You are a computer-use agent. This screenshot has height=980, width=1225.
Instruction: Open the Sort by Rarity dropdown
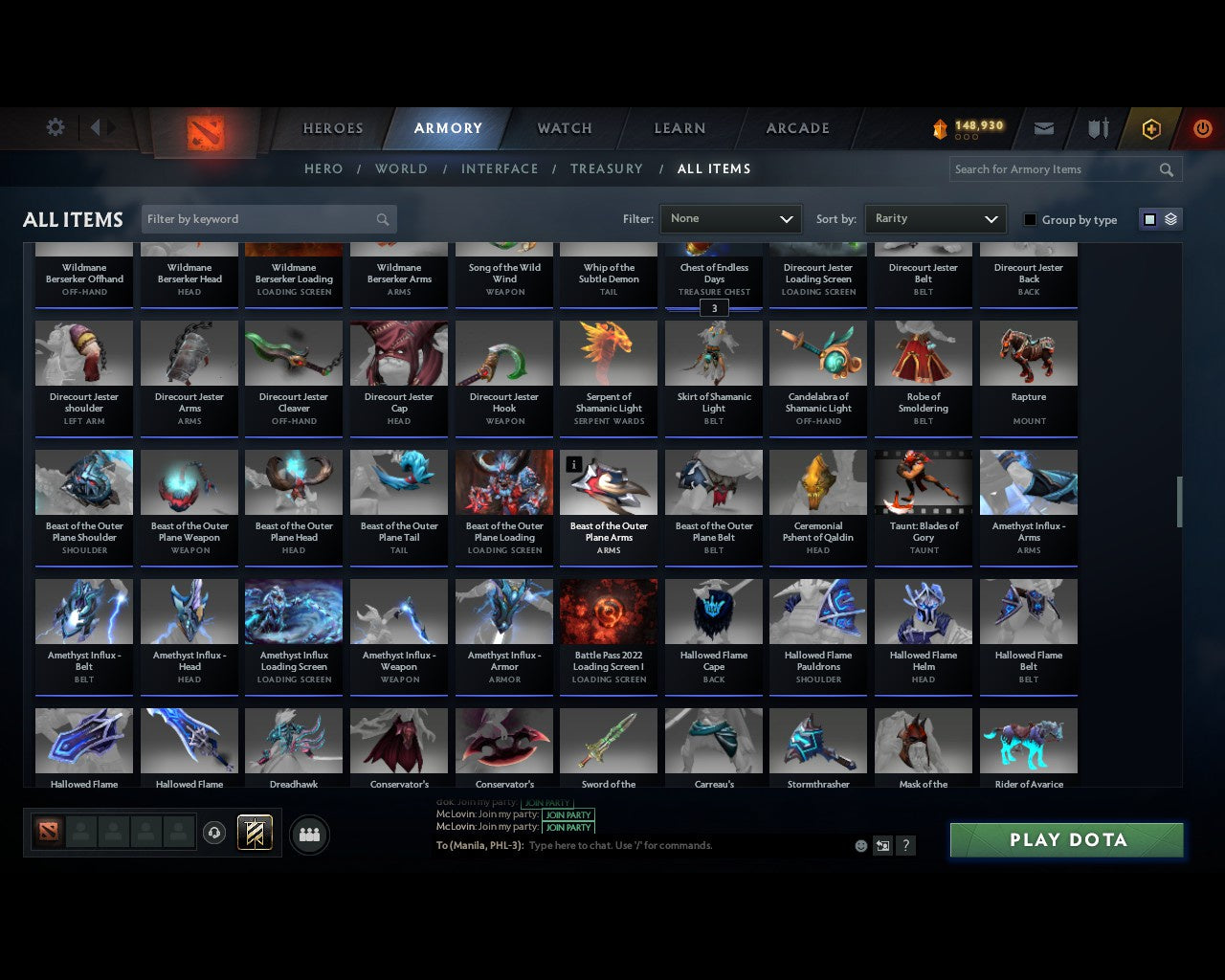tap(935, 218)
